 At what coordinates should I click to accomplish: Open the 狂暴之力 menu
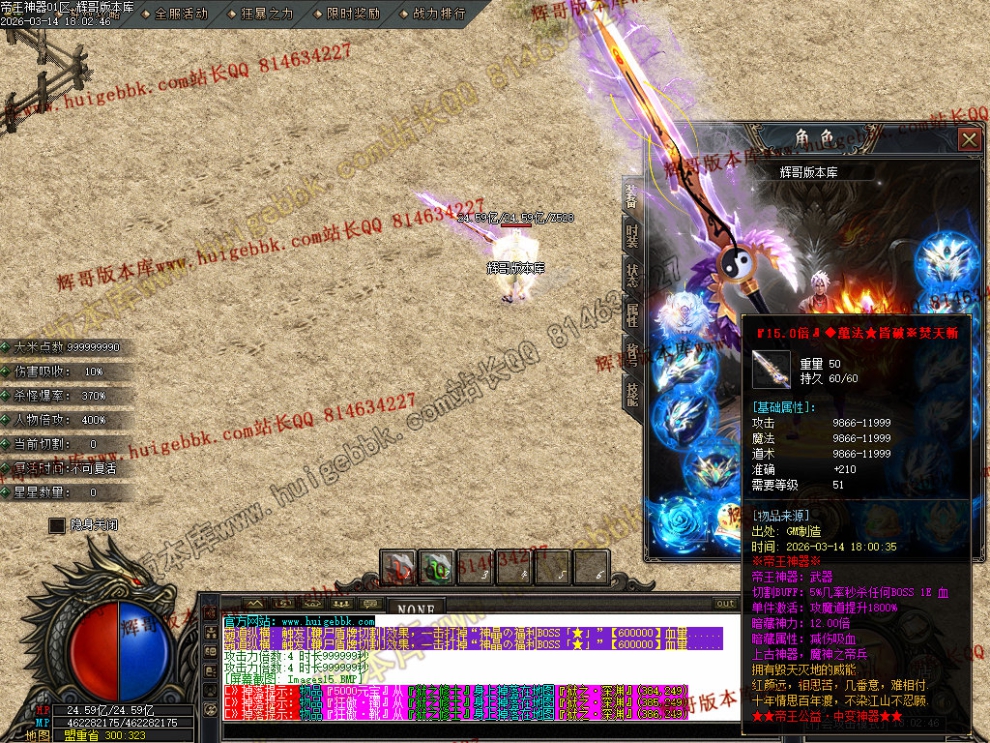click(x=261, y=14)
